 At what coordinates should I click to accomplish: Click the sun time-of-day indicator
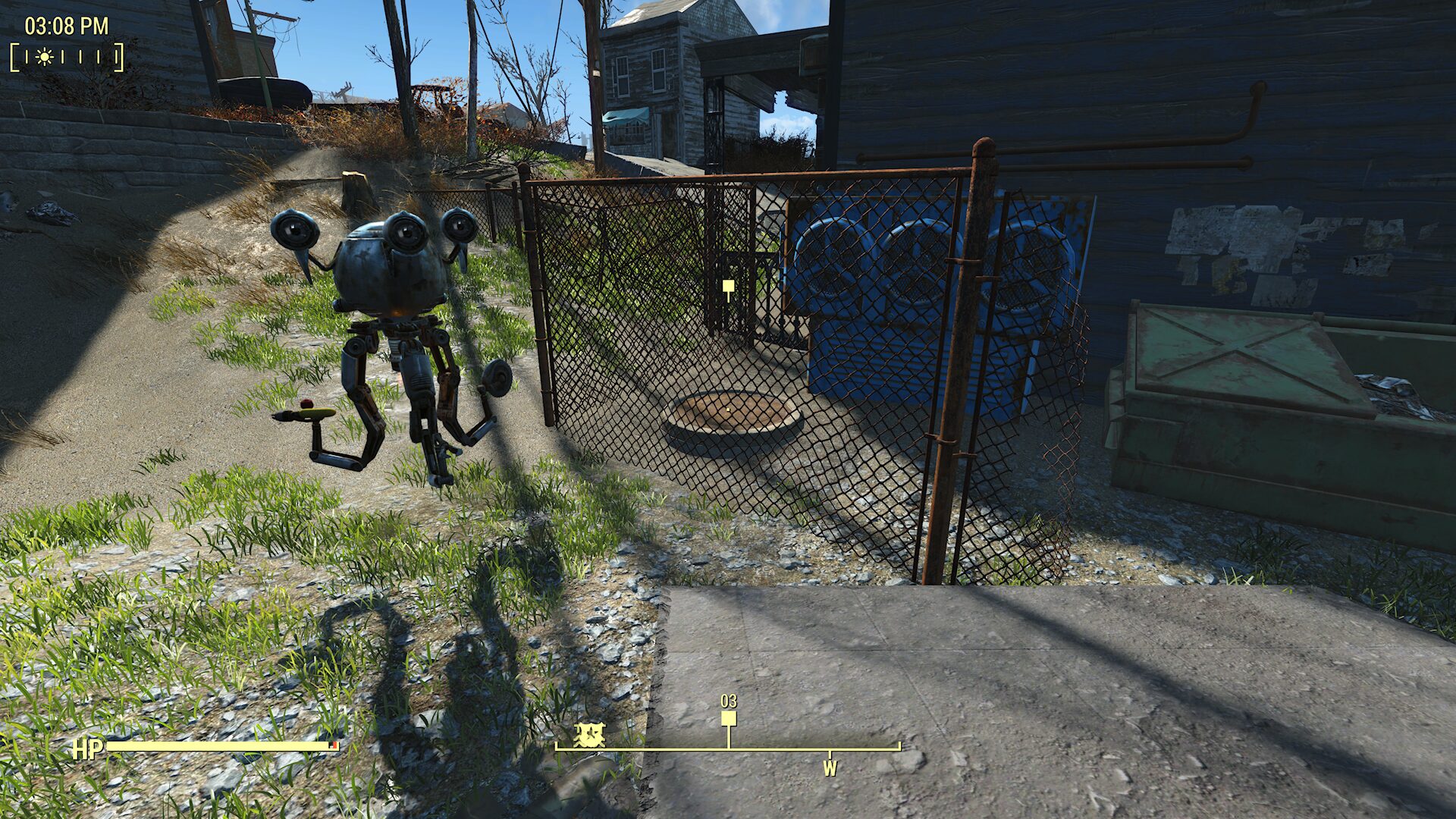click(x=45, y=57)
